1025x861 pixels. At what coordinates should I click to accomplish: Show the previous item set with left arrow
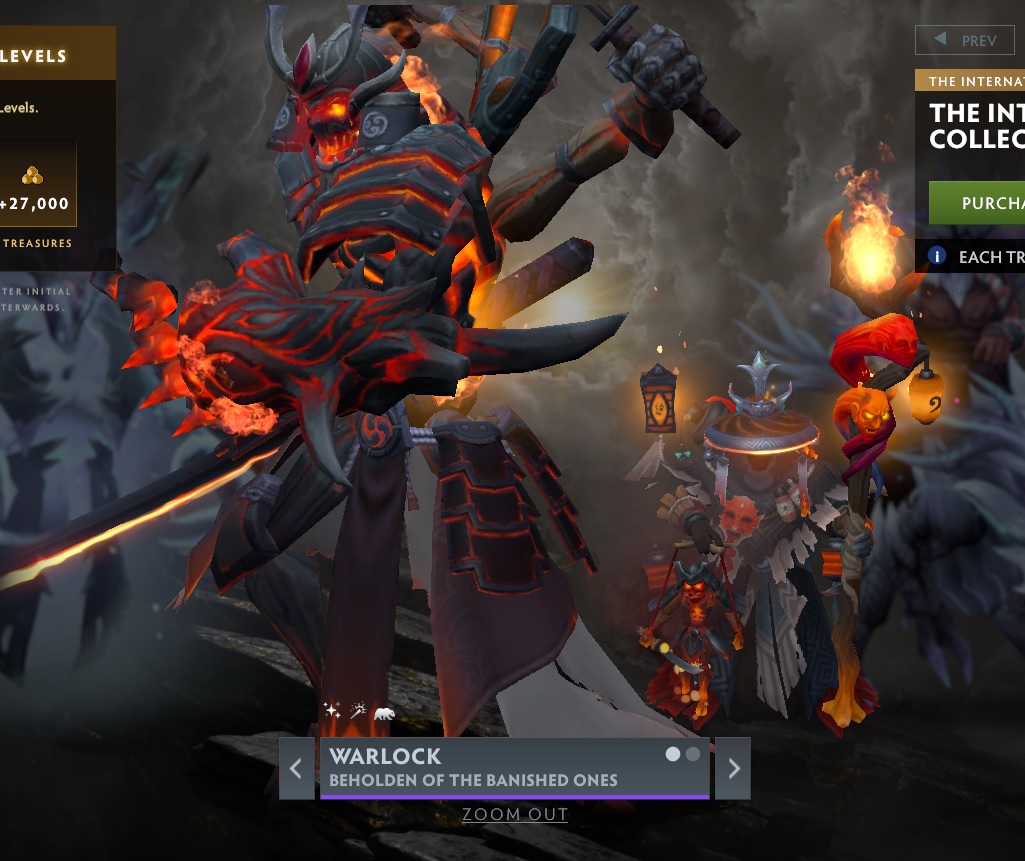click(x=296, y=769)
